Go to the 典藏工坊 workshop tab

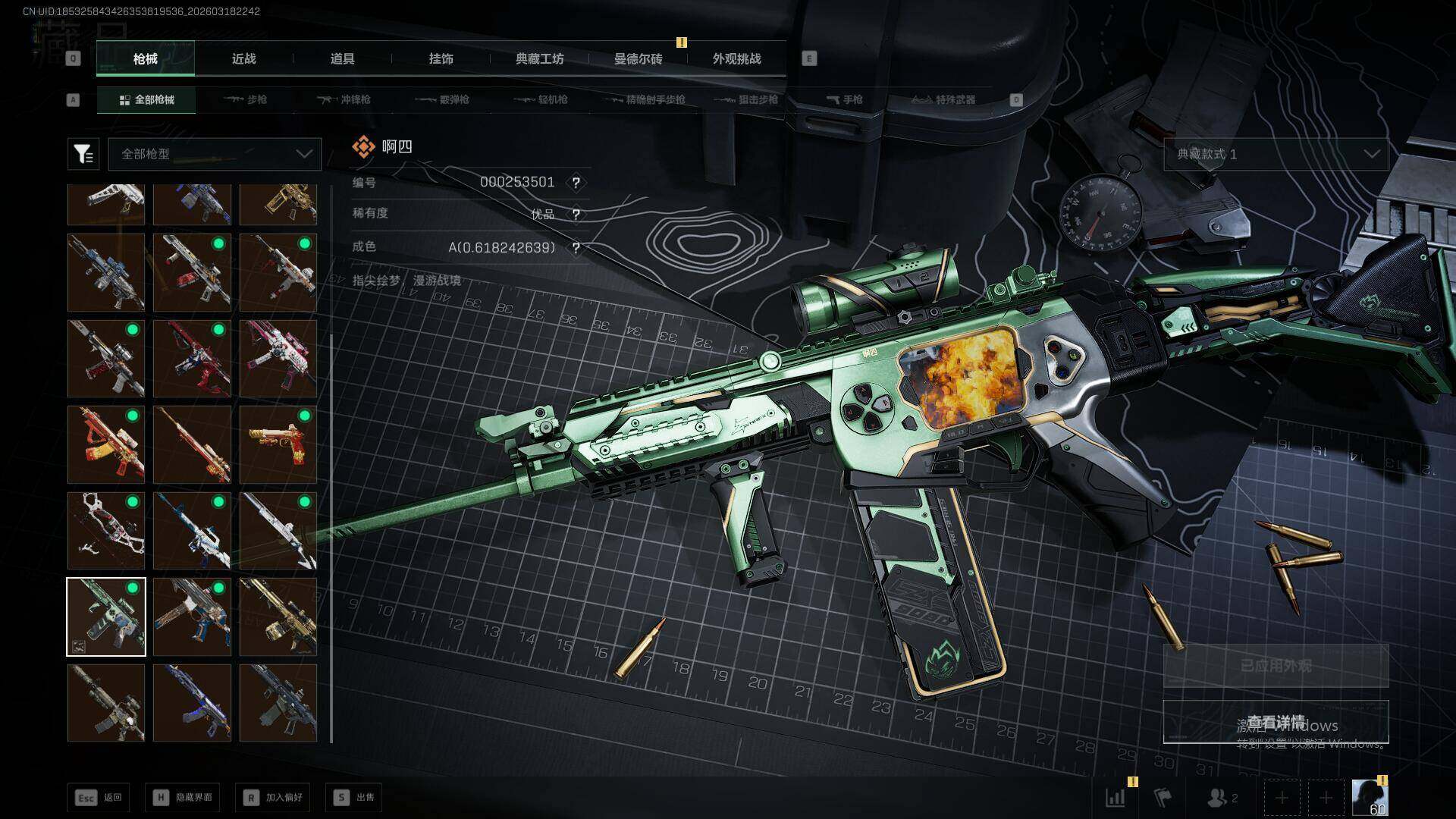click(539, 59)
